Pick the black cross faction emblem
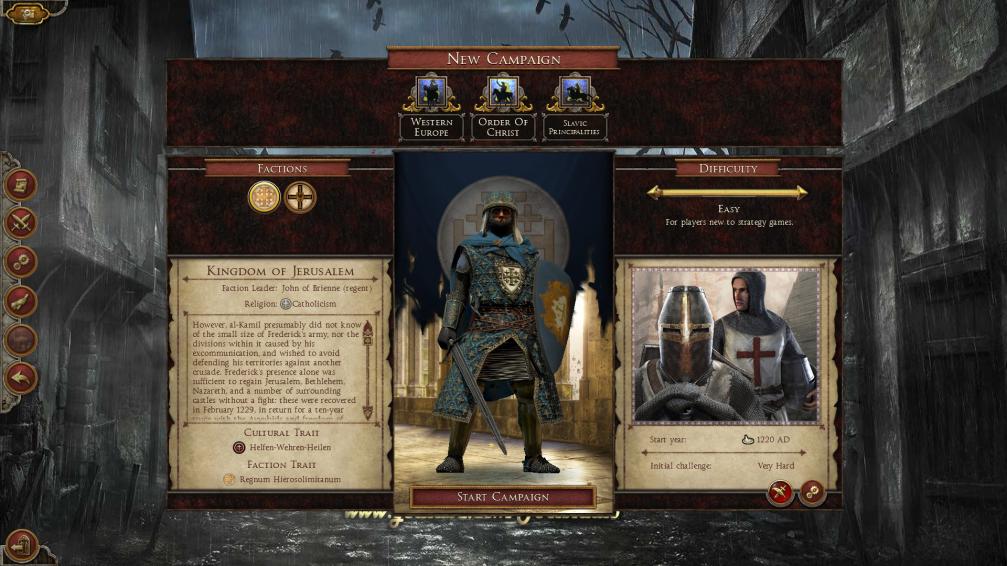Screen dimensions: 1007x566 [x=299, y=197]
